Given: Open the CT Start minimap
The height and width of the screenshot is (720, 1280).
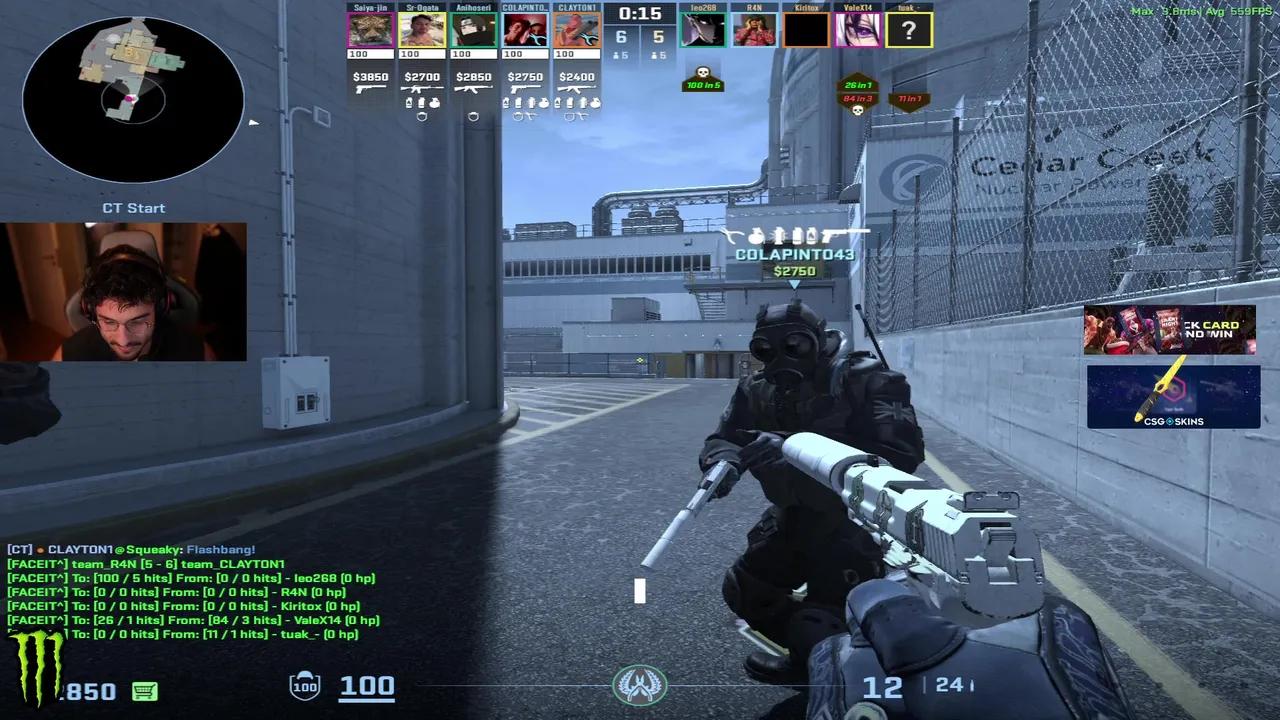Looking at the screenshot, I should pyautogui.click(x=130, y=100).
